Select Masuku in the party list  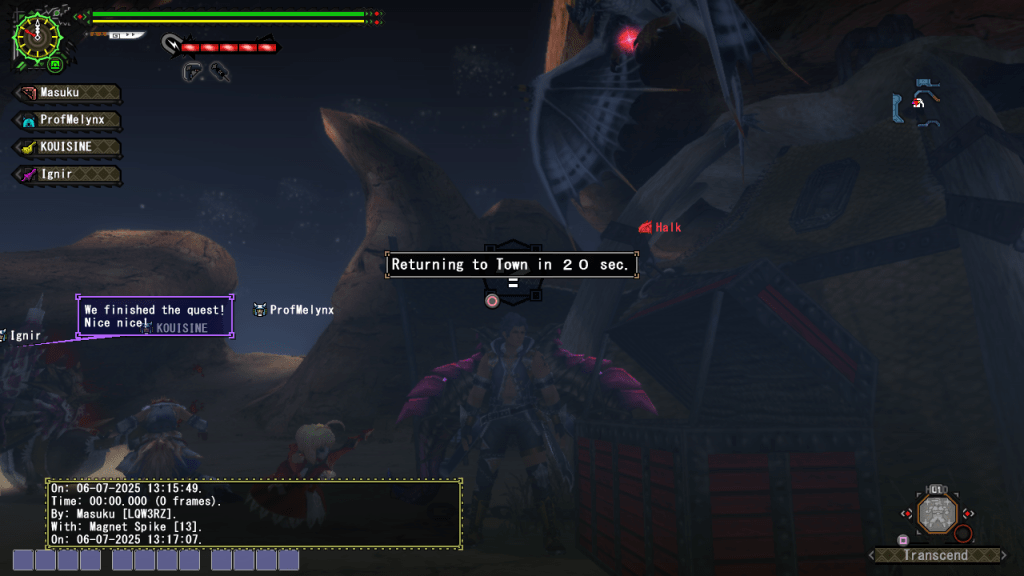pyautogui.click(x=67, y=93)
